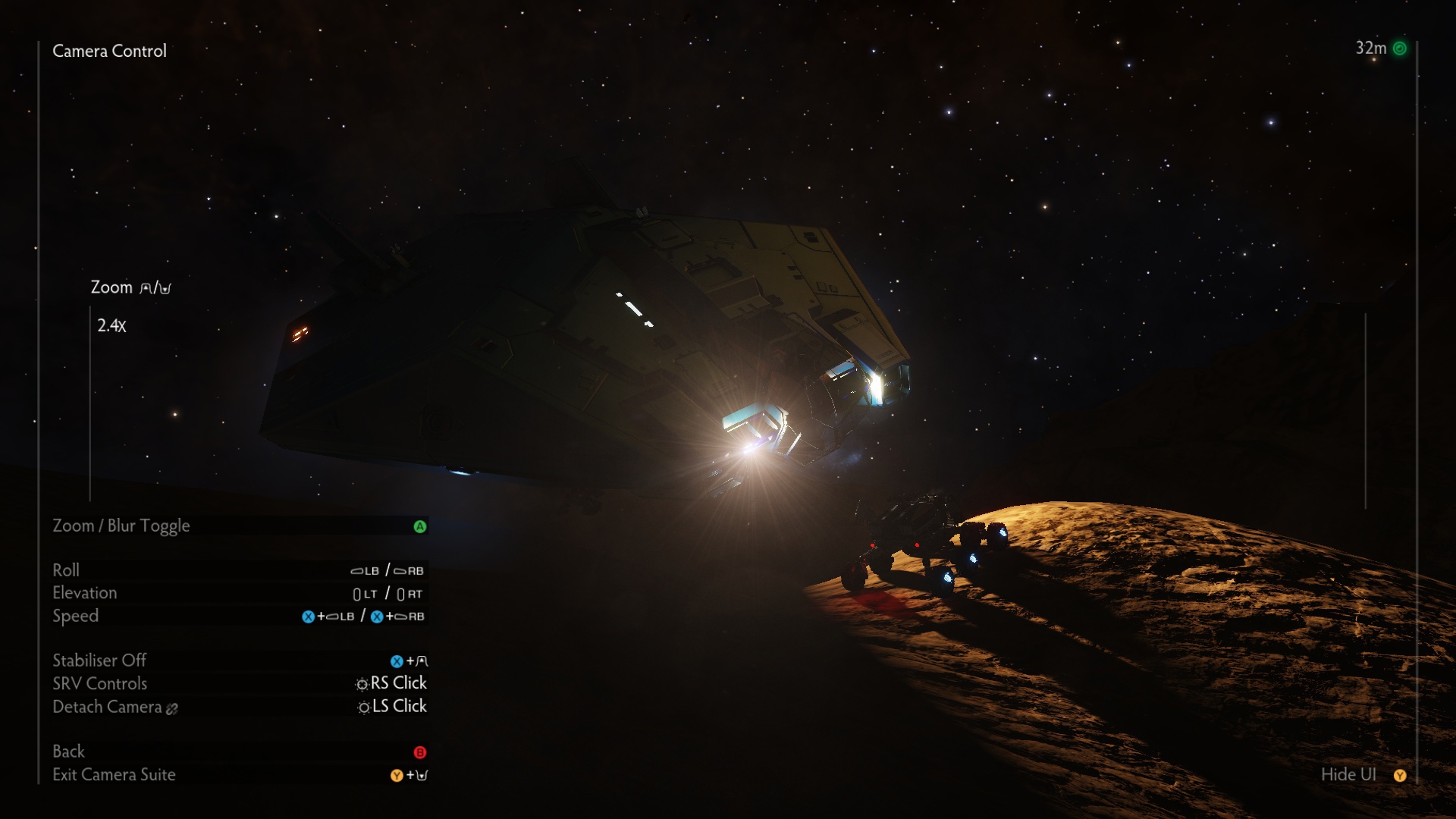Switch to SRV Controls
1456x819 pixels.
[100, 683]
